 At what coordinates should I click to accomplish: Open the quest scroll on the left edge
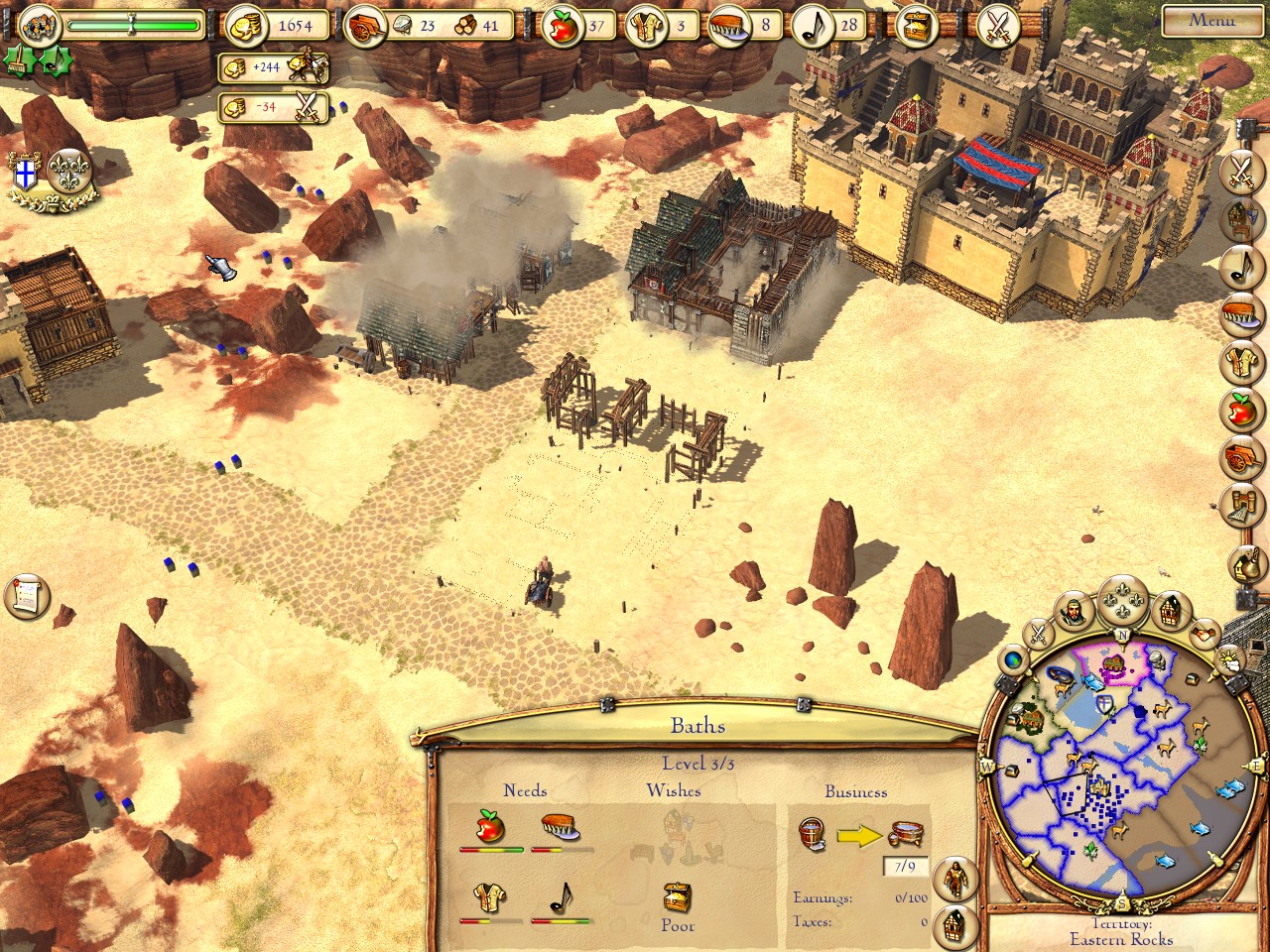point(27,595)
